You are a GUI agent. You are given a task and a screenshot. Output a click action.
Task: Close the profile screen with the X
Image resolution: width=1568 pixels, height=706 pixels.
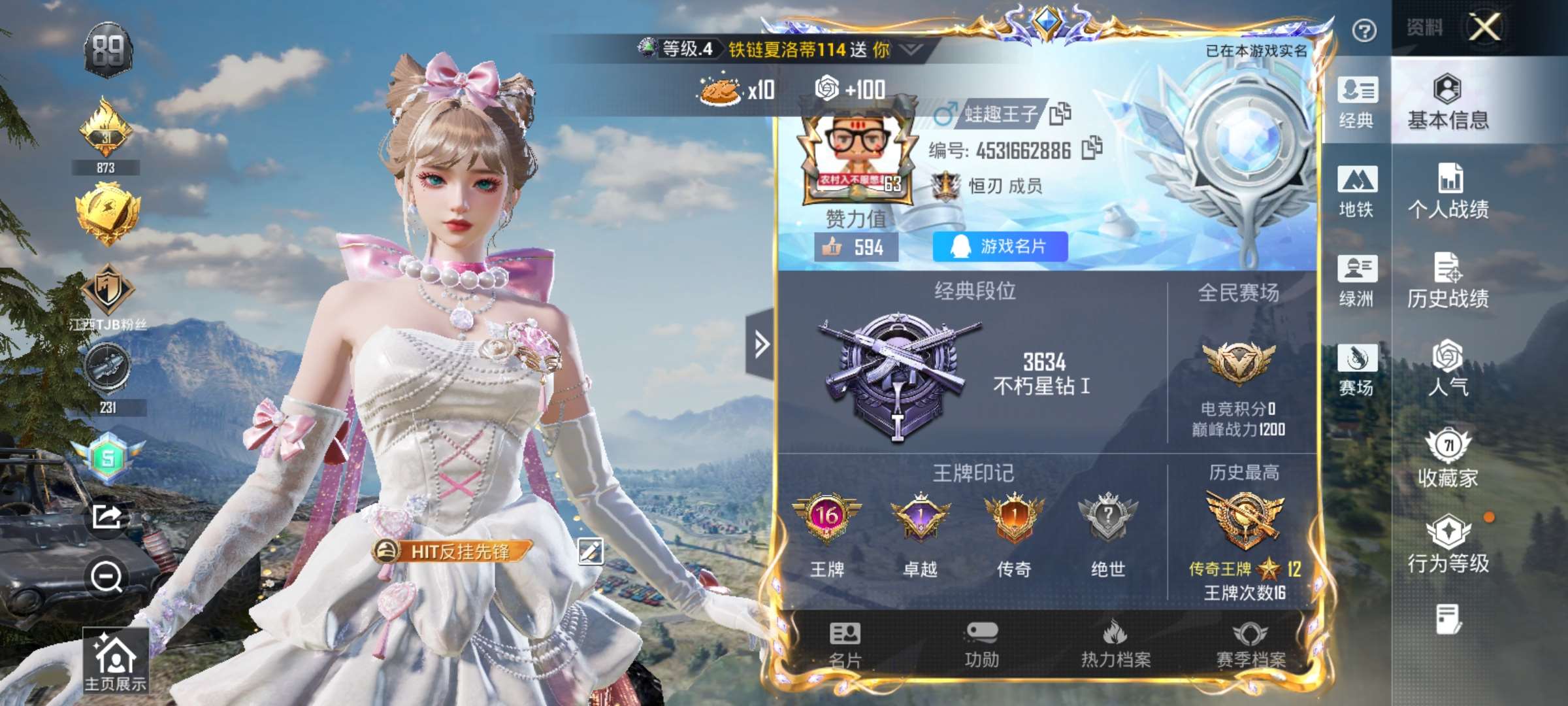pos(1485,27)
